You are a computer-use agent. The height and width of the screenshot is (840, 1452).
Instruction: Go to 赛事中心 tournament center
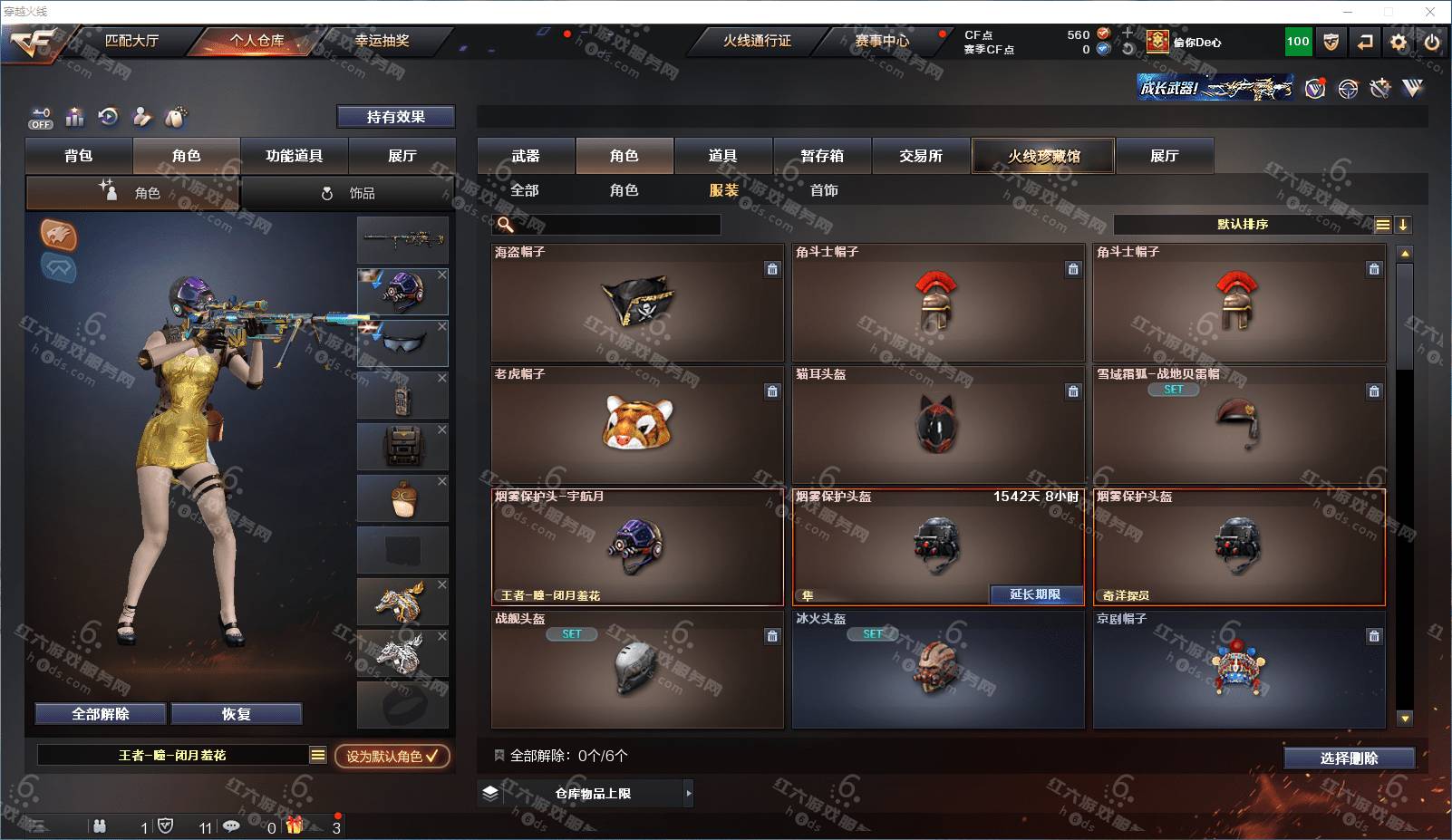[882, 41]
